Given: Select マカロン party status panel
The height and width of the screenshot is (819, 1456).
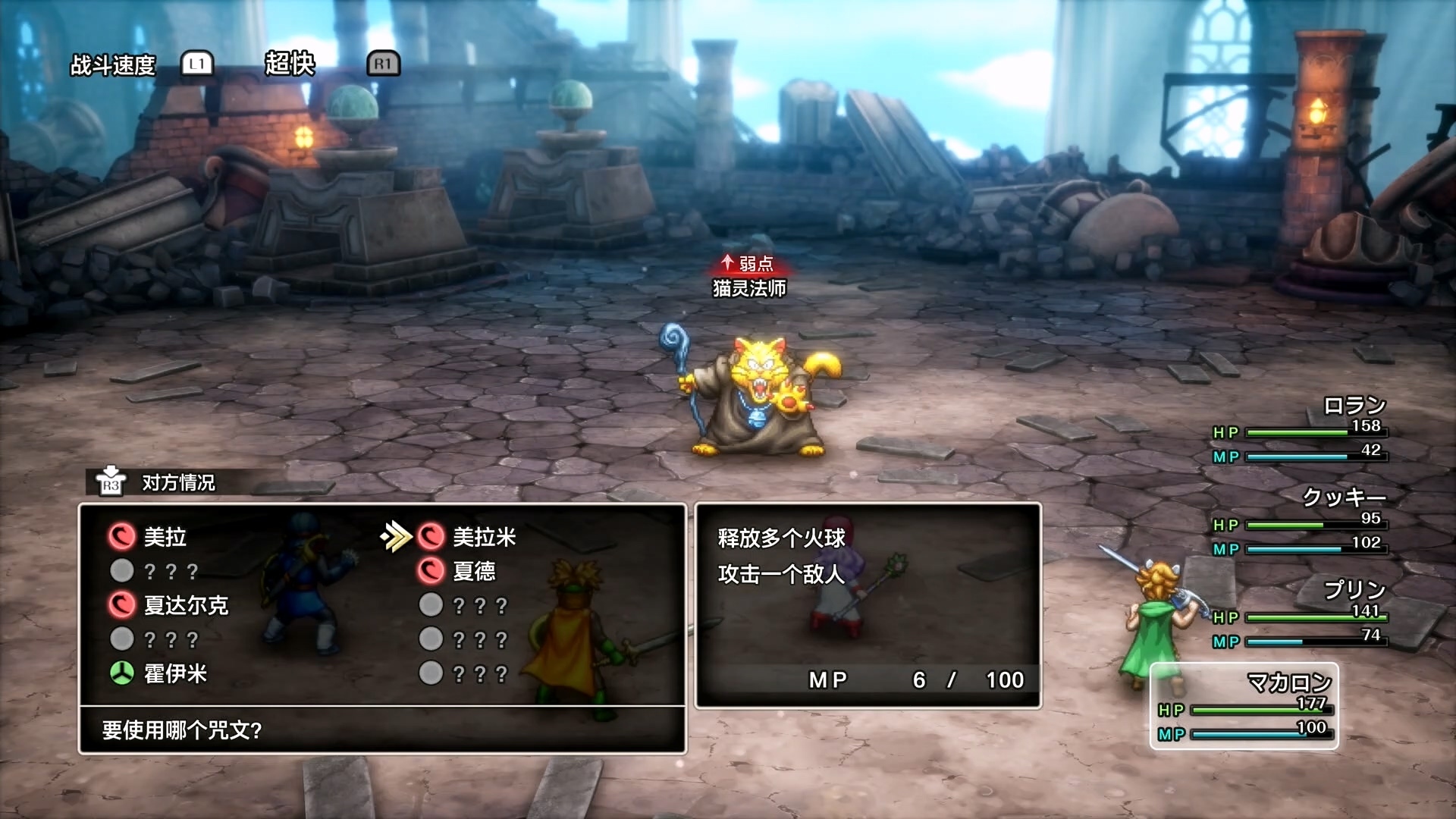Looking at the screenshot, I should click(x=1244, y=706).
